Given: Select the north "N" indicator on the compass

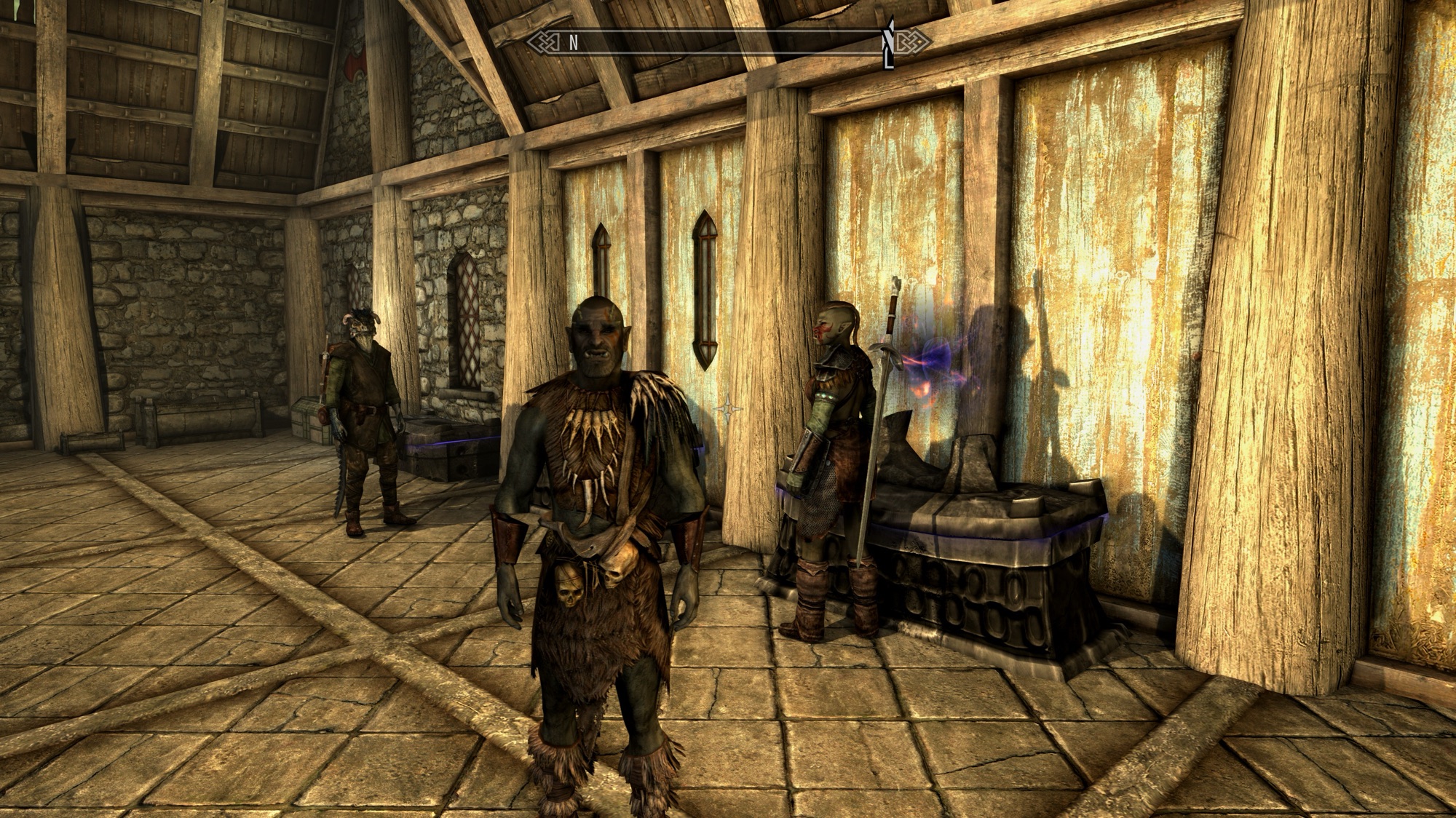Looking at the screenshot, I should click(573, 42).
